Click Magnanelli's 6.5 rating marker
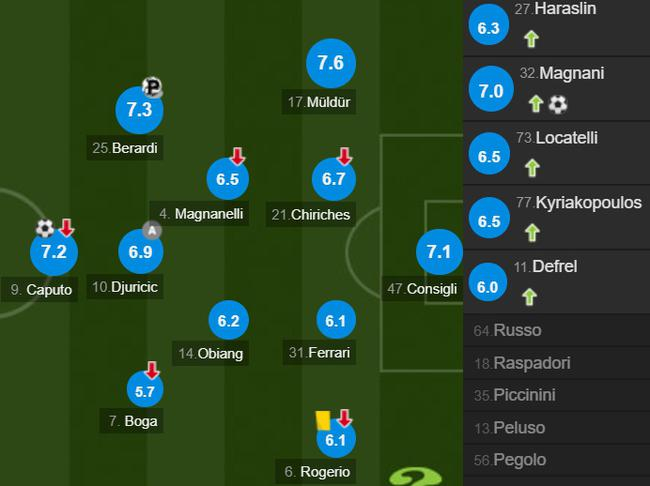Screen dimensions: 650x486 pos(228,179)
